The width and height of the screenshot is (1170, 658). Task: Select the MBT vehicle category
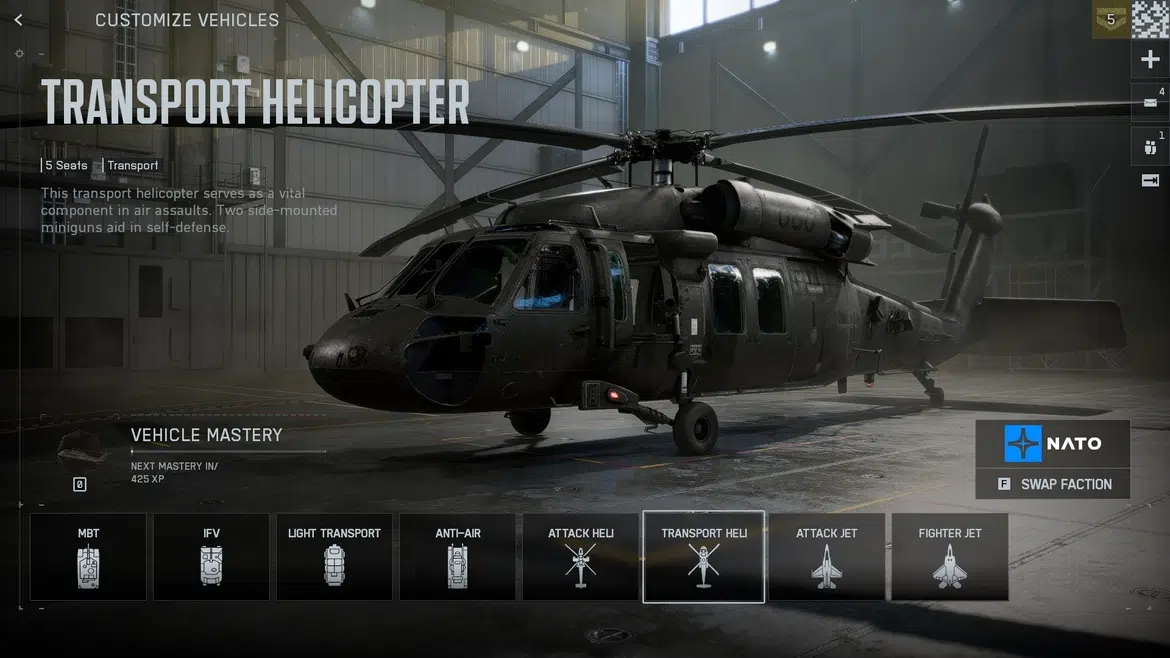(x=88, y=557)
